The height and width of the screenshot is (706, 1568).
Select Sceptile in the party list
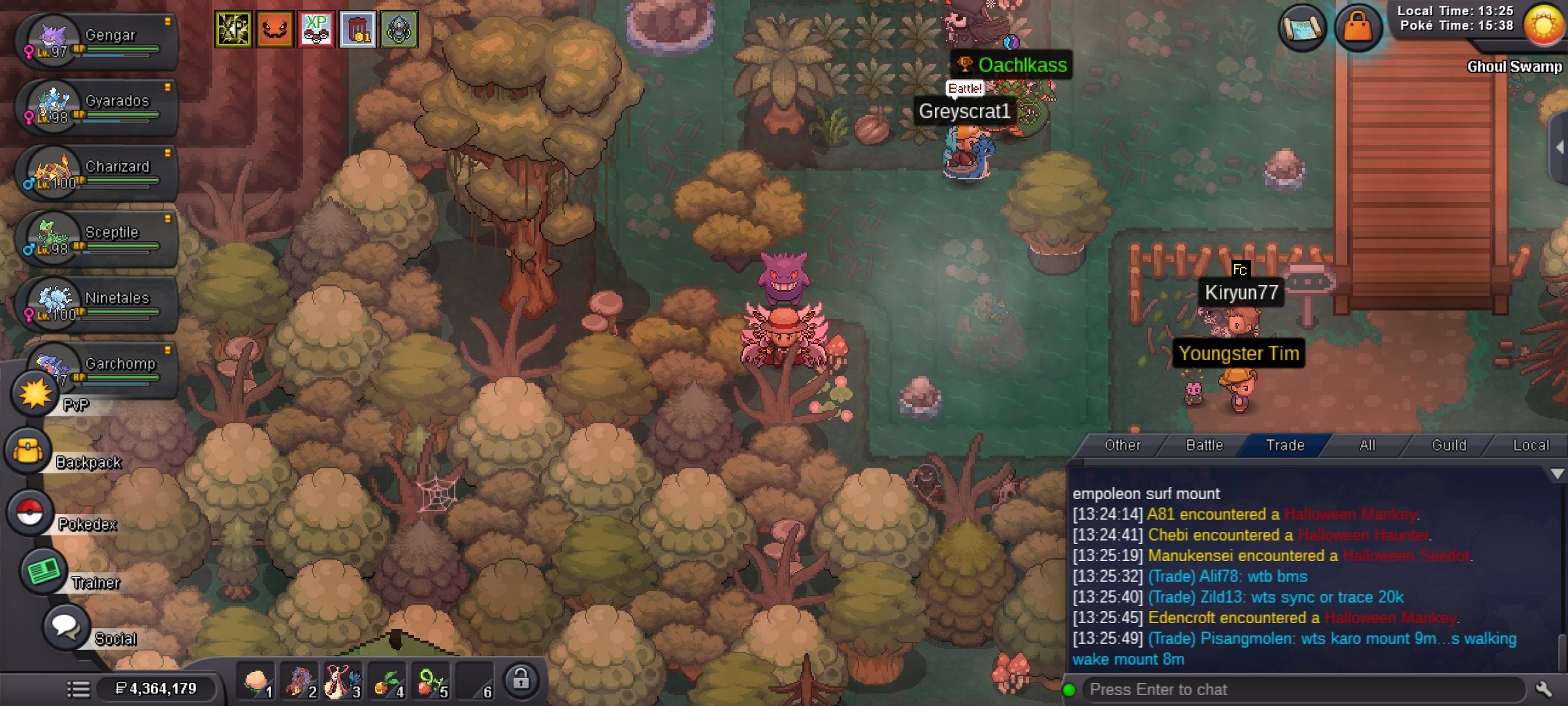[x=98, y=239]
